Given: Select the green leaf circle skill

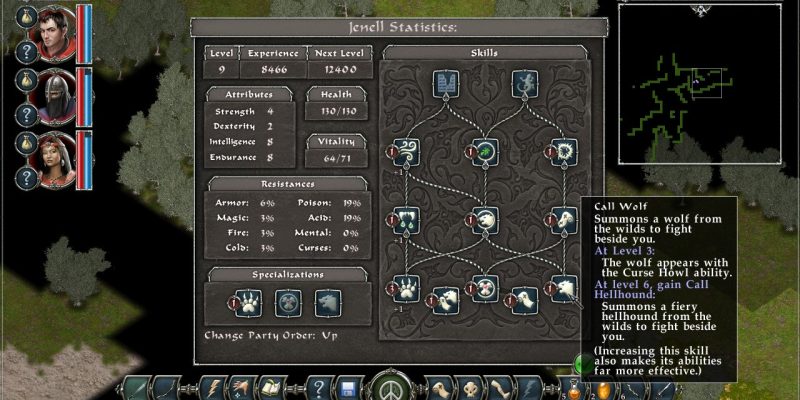Looking at the screenshot, I should point(485,153).
